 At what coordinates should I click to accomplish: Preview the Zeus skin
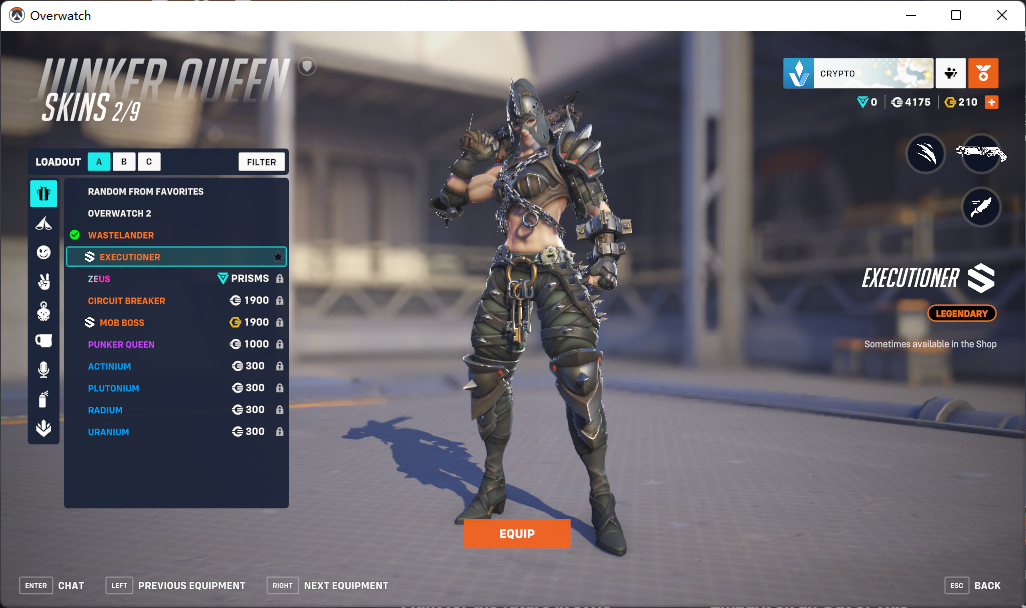tap(100, 279)
